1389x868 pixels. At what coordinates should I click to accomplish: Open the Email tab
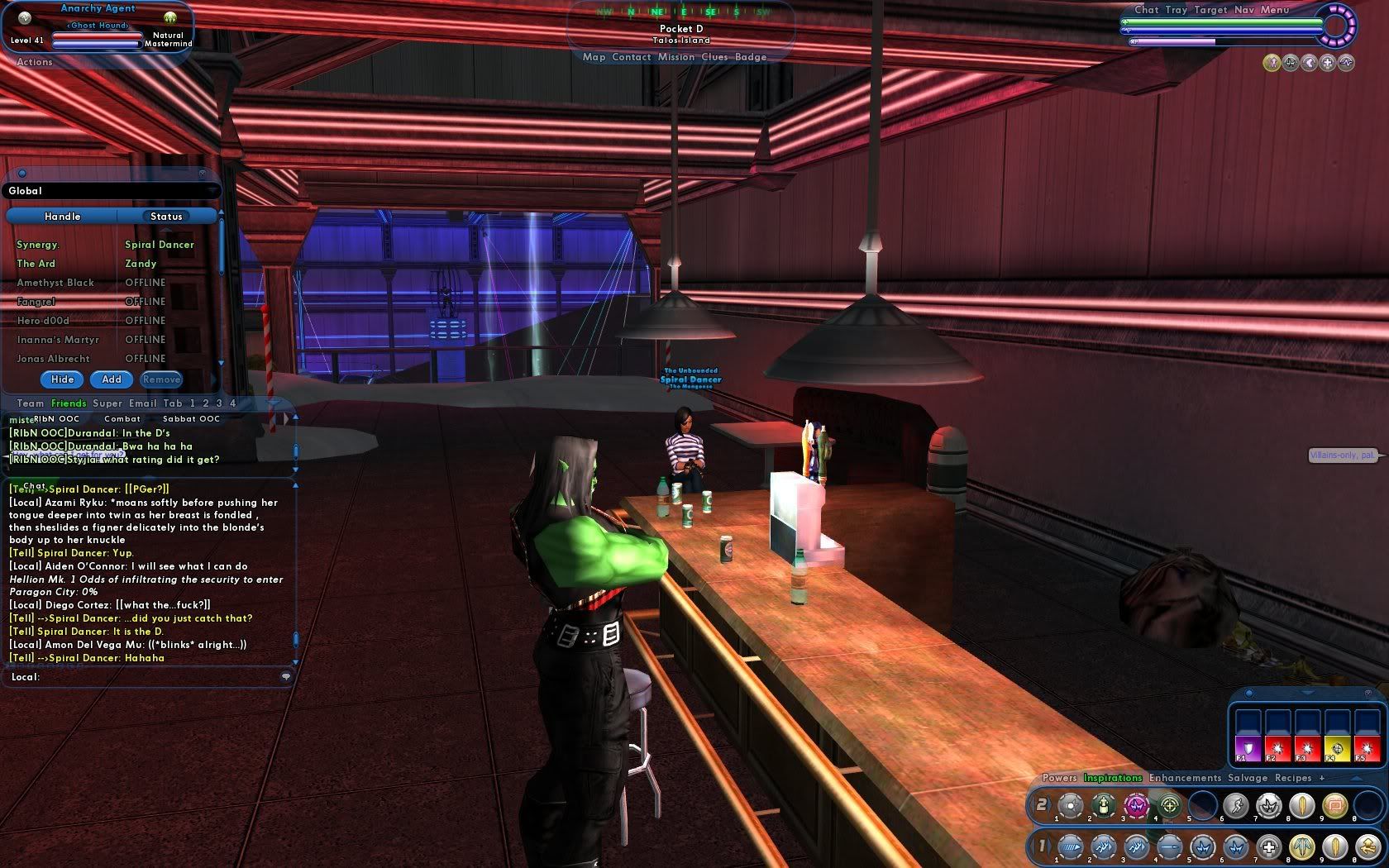tap(142, 403)
